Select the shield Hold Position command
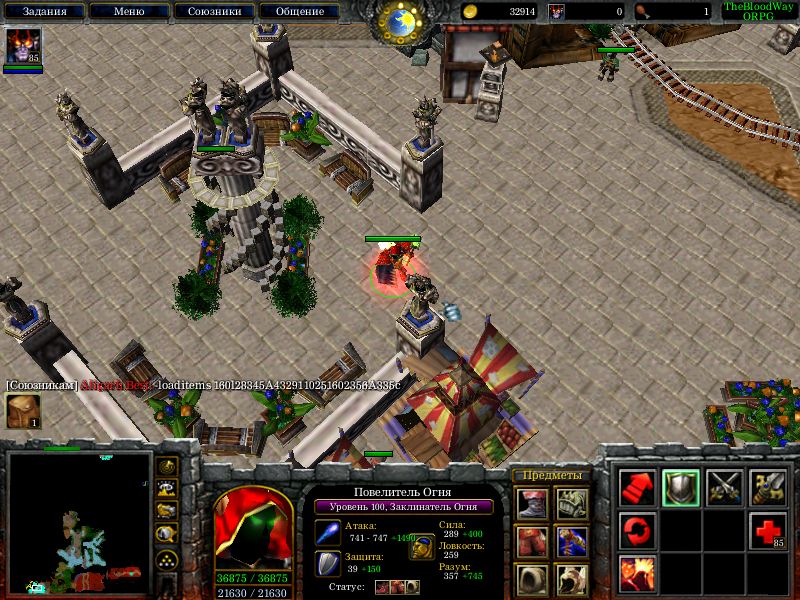Viewport: 800px width, 600px height. [x=681, y=487]
